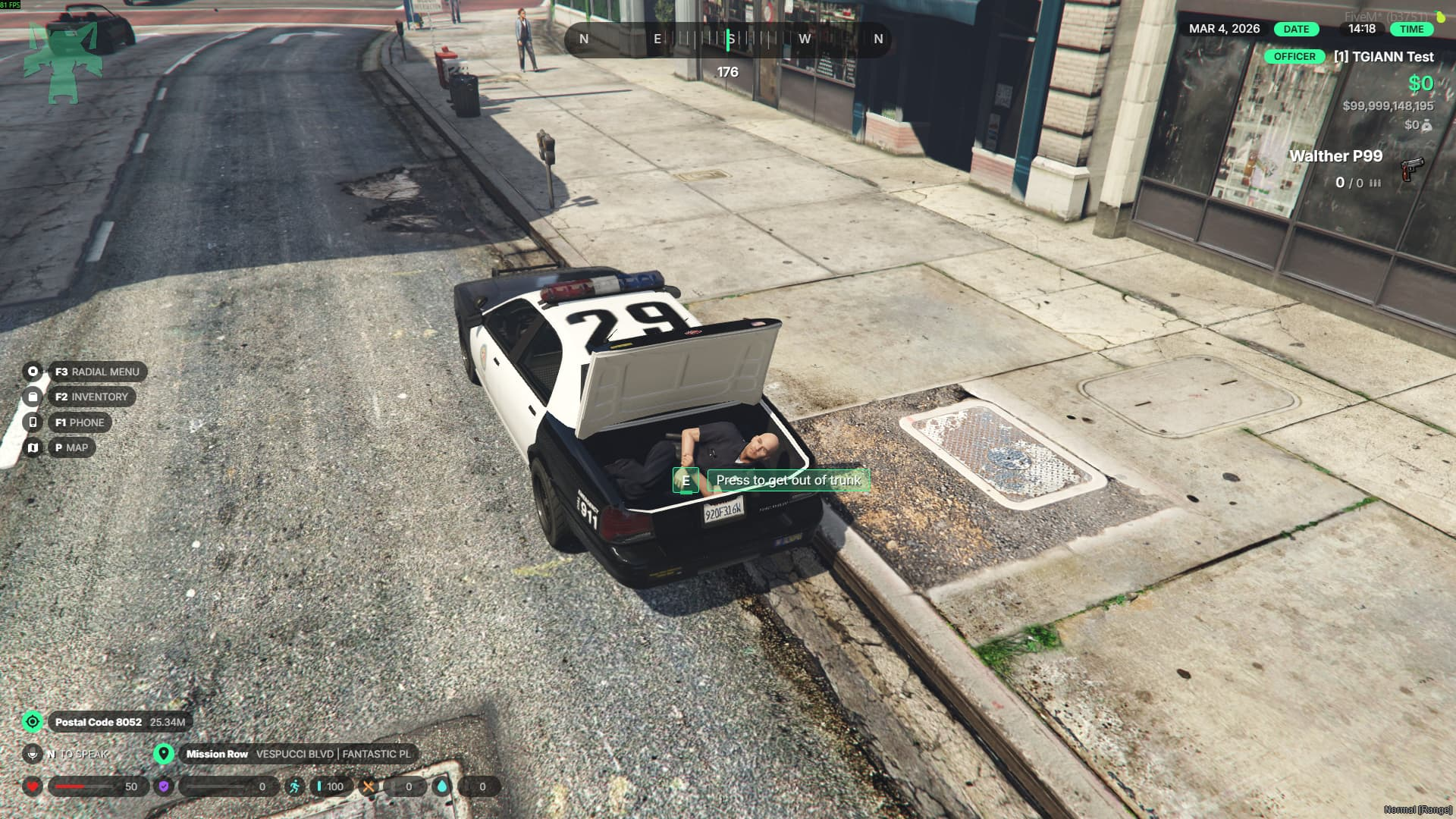The height and width of the screenshot is (819, 1456).
Task: Open the F3 radial menu icon
Action: coord(33,372)
